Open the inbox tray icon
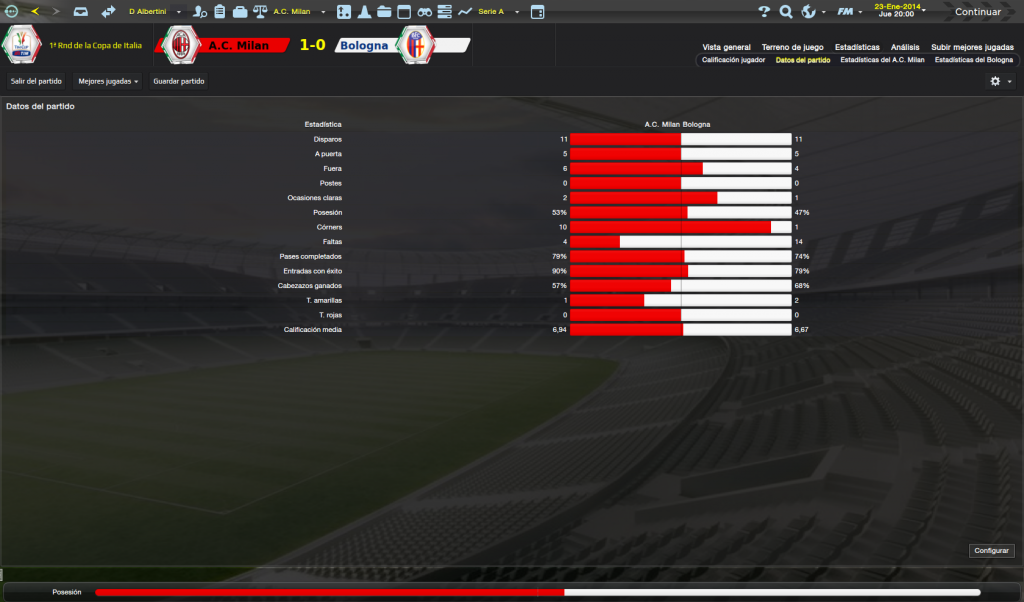 point(81,12)
